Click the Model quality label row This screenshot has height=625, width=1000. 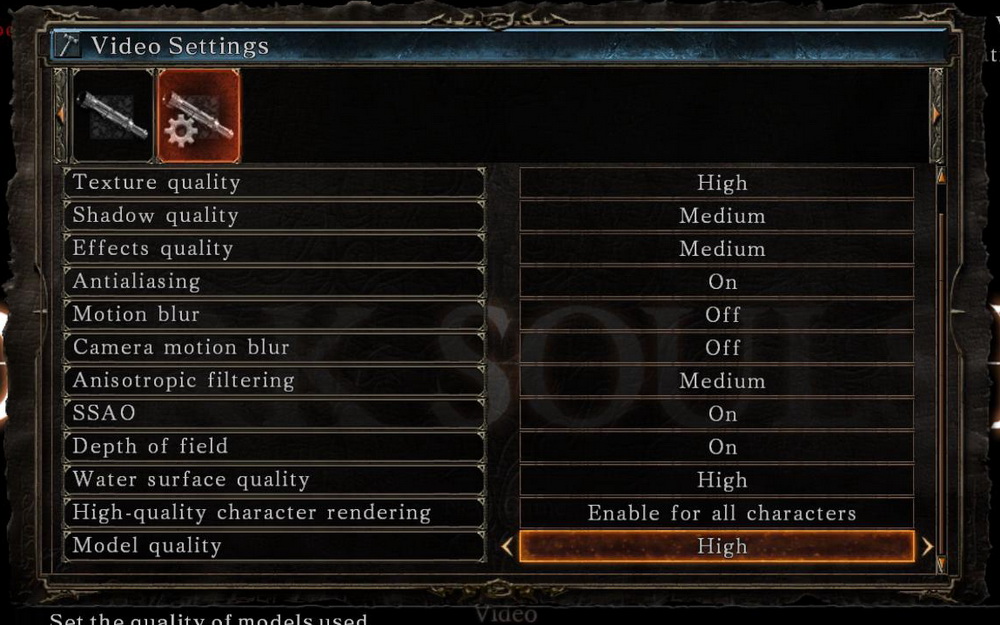pos(274,546)
